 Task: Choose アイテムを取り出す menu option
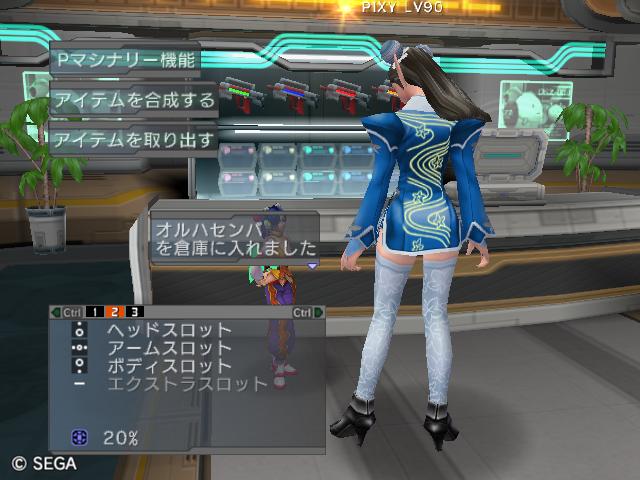tap(133, 139)
